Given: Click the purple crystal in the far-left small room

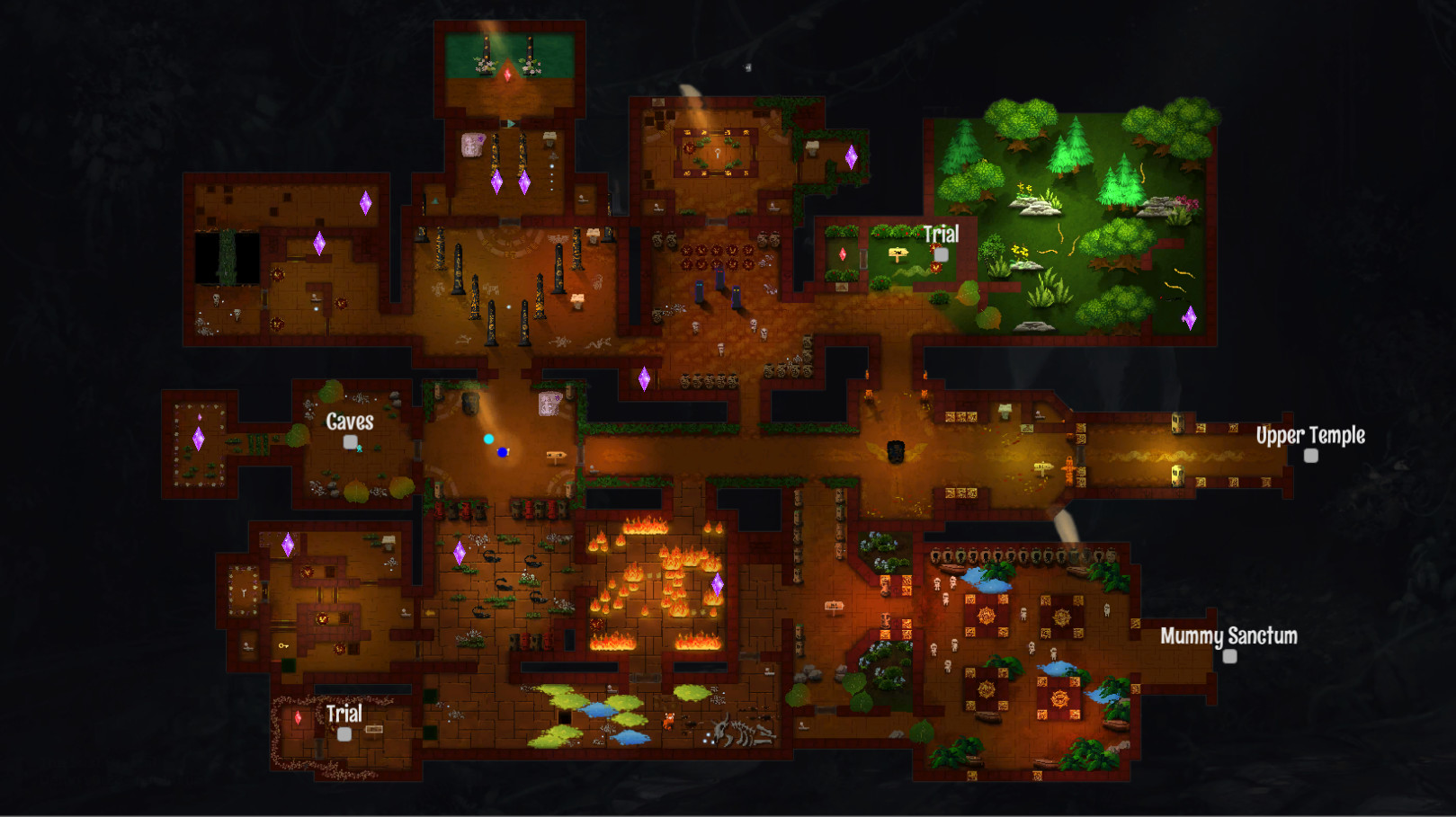Looking at the screenshot, I should [200, 440].
